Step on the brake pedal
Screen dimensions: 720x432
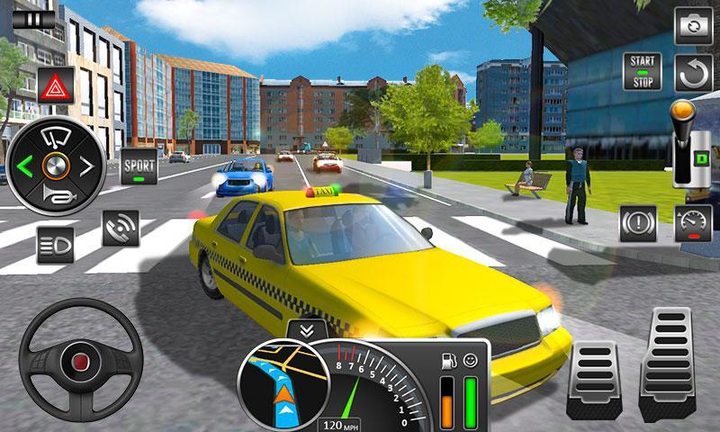coord(594,379)
